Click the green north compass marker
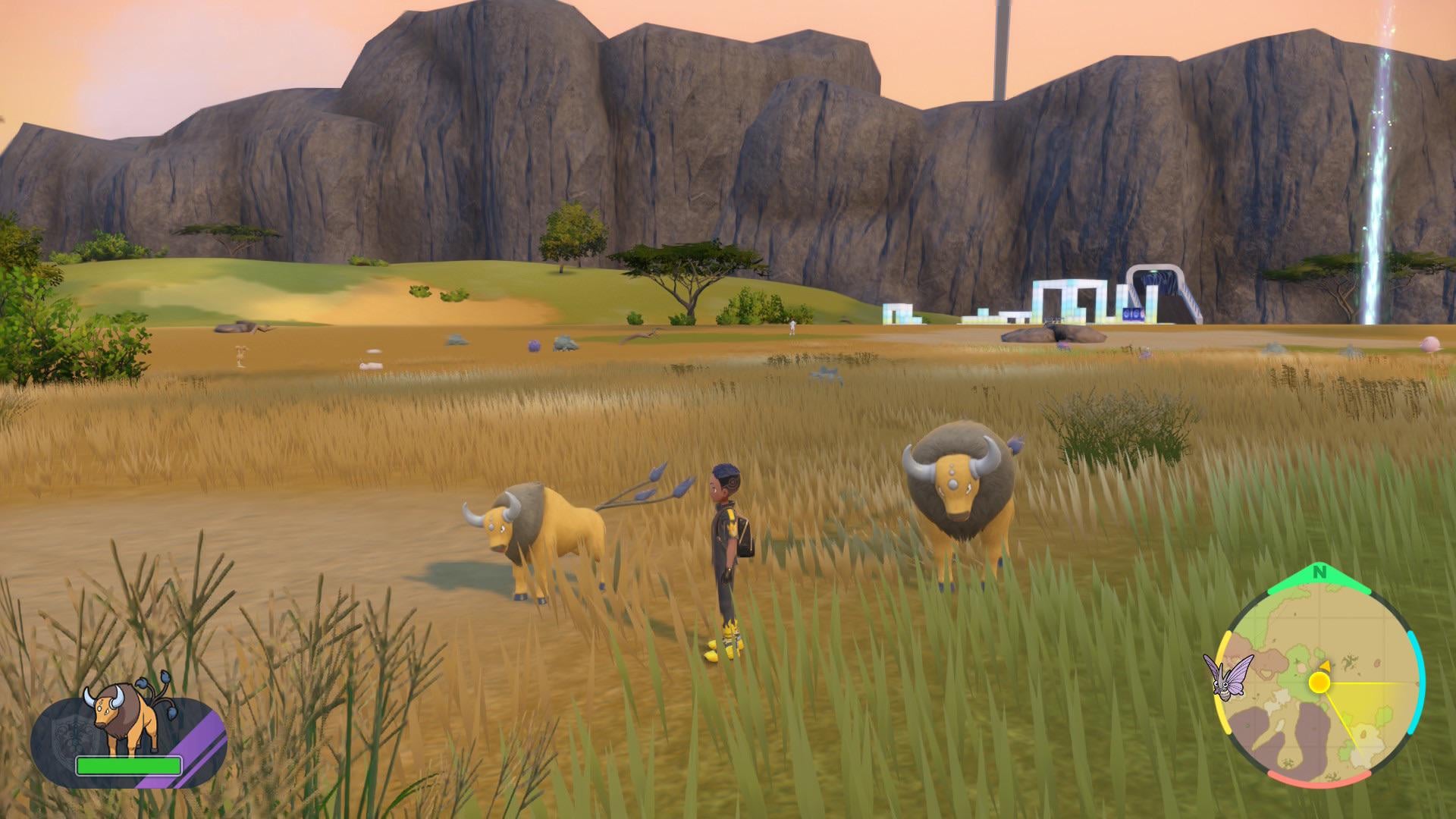This screenshot has width=1456, height=819. pyautogui.click(x=1319, y=573)
